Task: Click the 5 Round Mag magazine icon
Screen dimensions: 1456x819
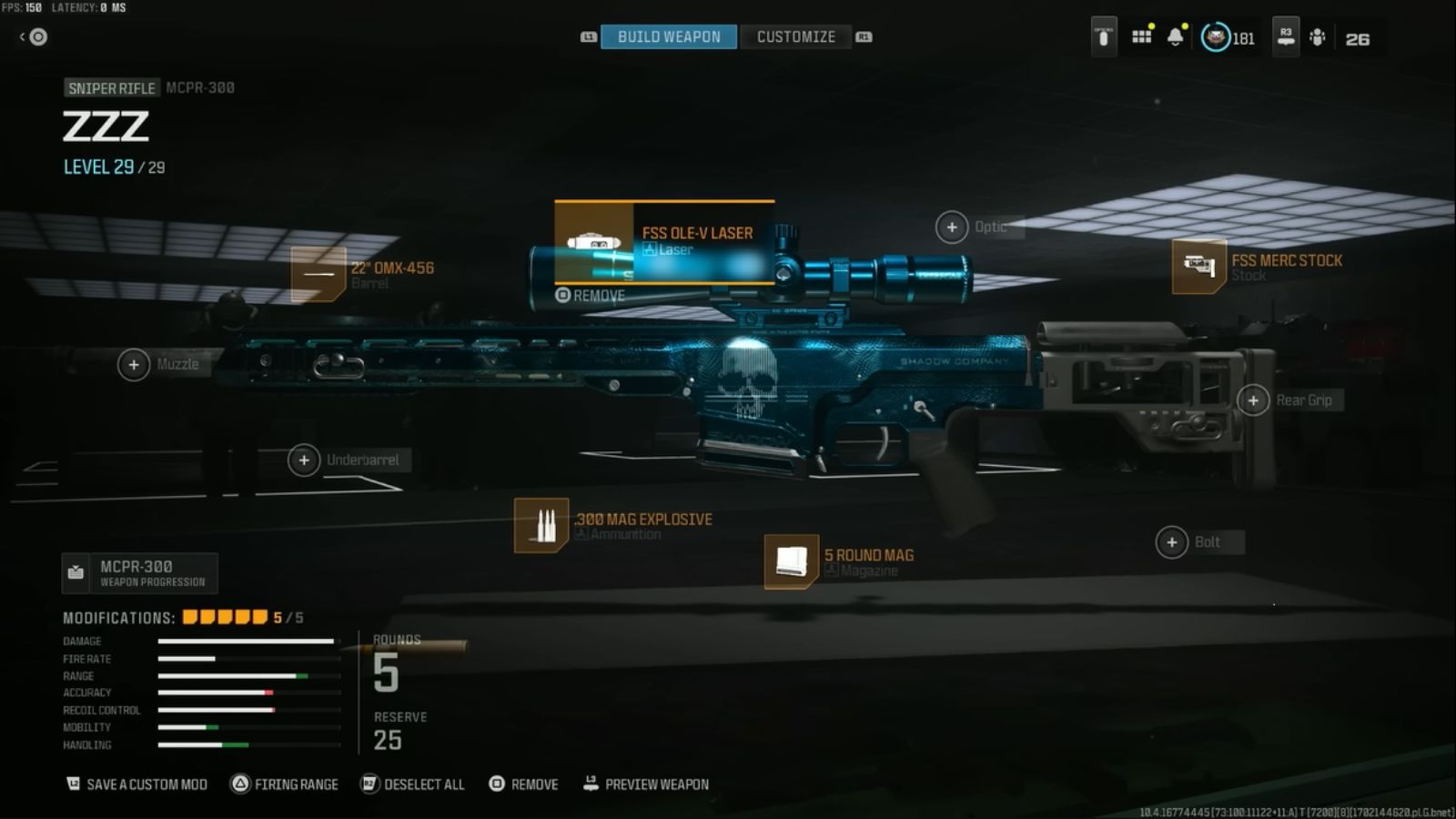Action: click(791, 561)
